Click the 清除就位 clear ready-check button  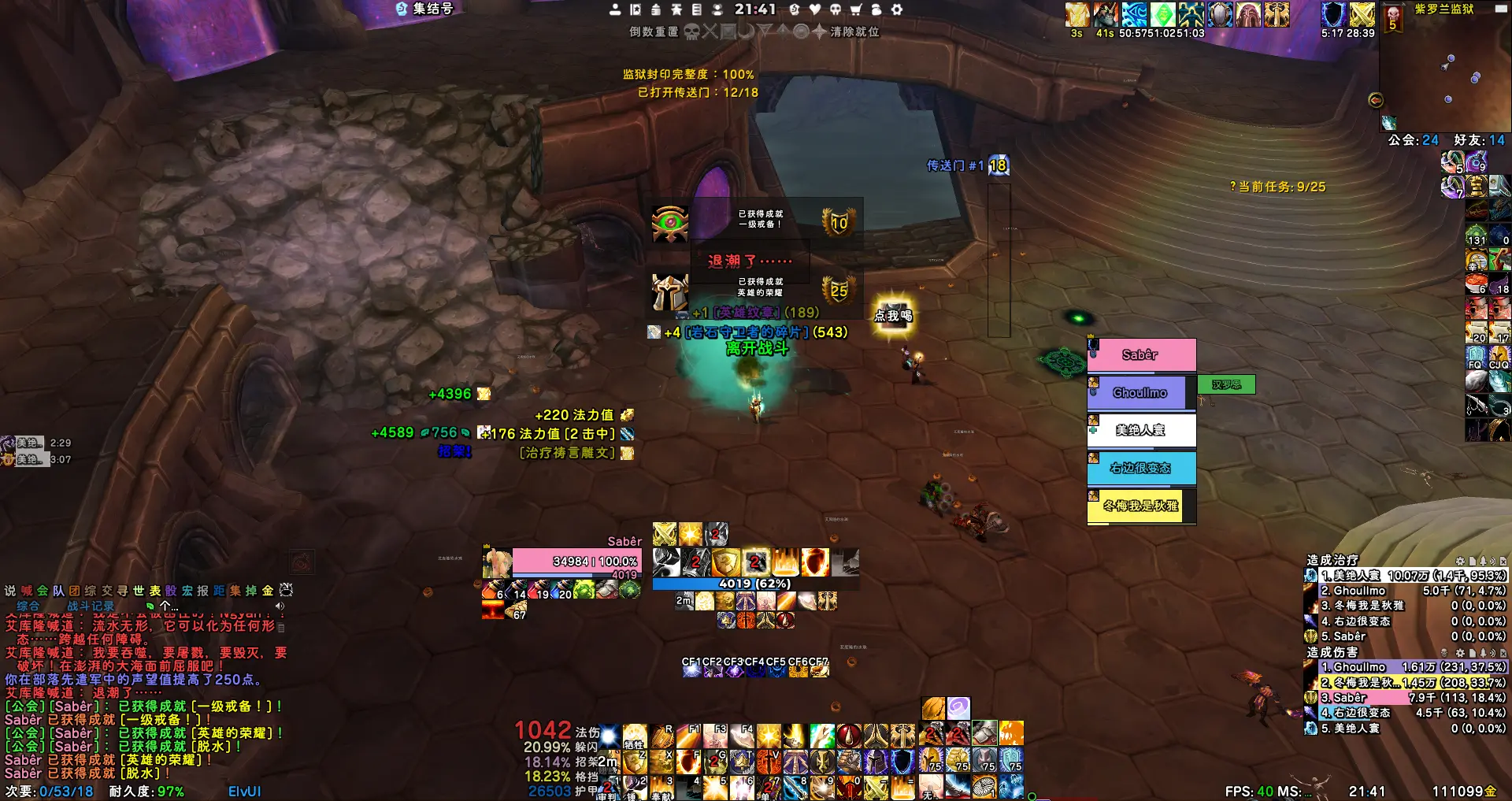point(854,32)
